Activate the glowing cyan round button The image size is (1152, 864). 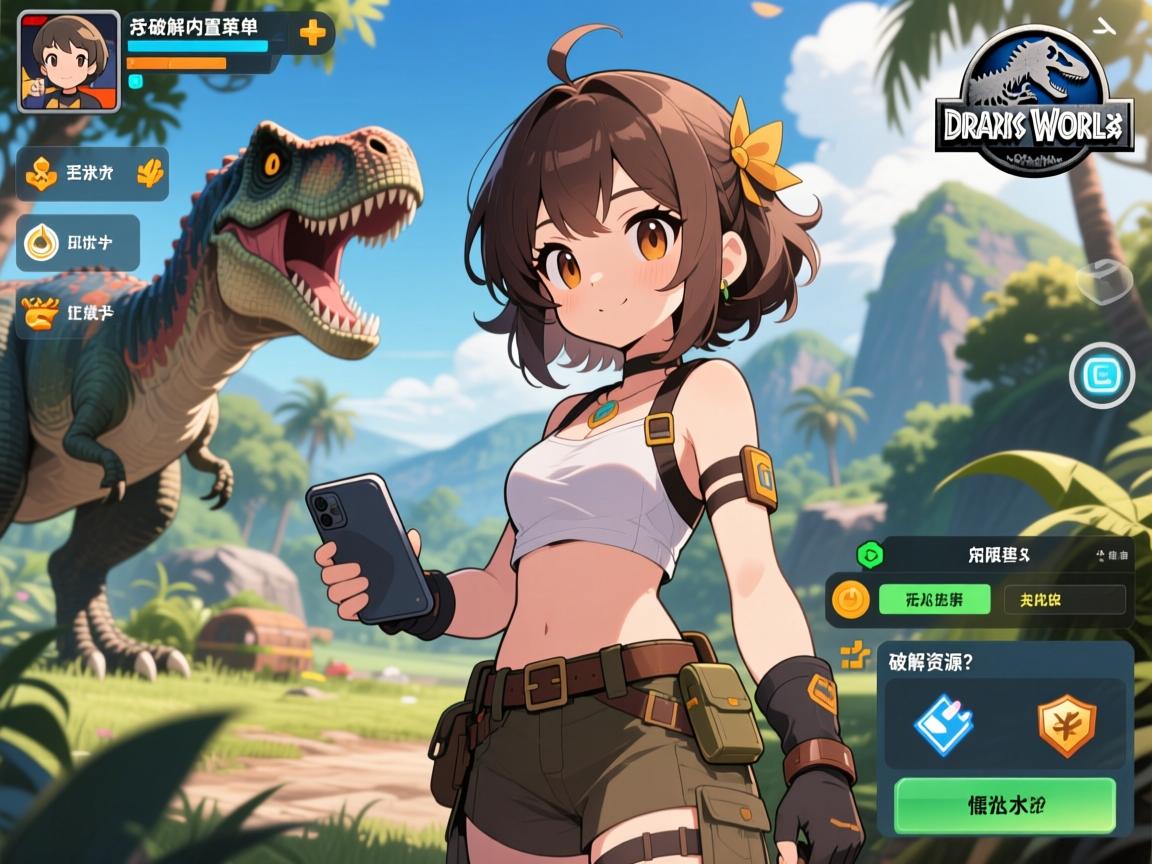[x=1102, y=376]
